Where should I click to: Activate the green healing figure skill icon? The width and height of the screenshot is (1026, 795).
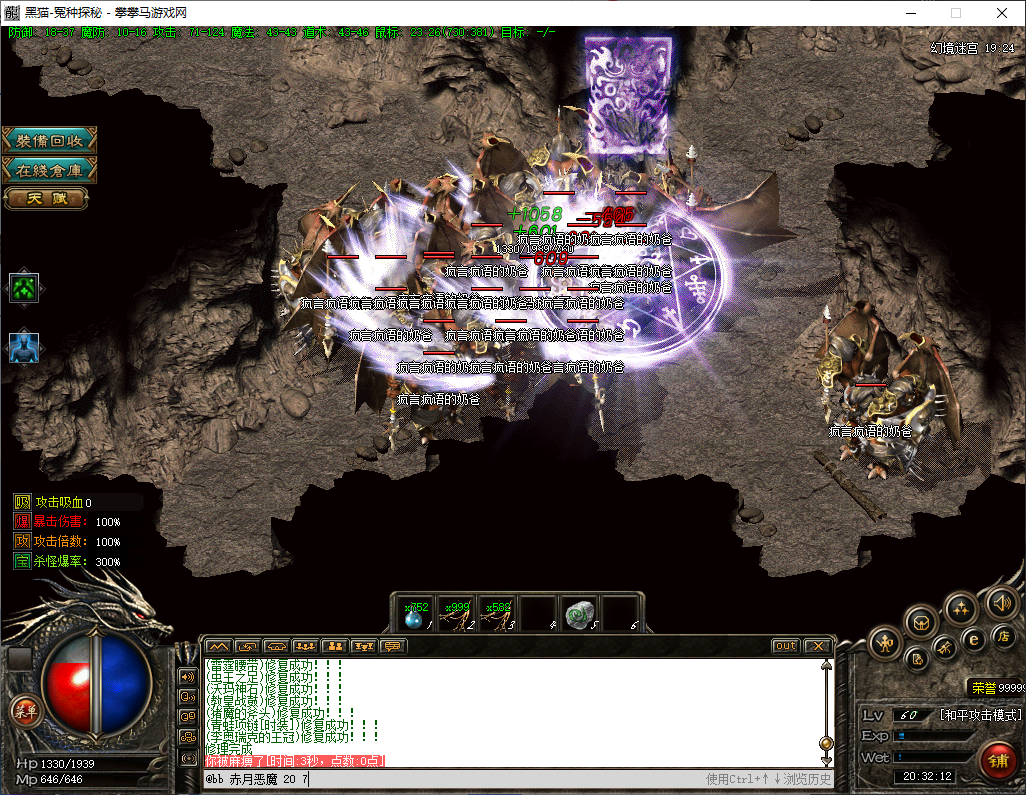(23, 288)
